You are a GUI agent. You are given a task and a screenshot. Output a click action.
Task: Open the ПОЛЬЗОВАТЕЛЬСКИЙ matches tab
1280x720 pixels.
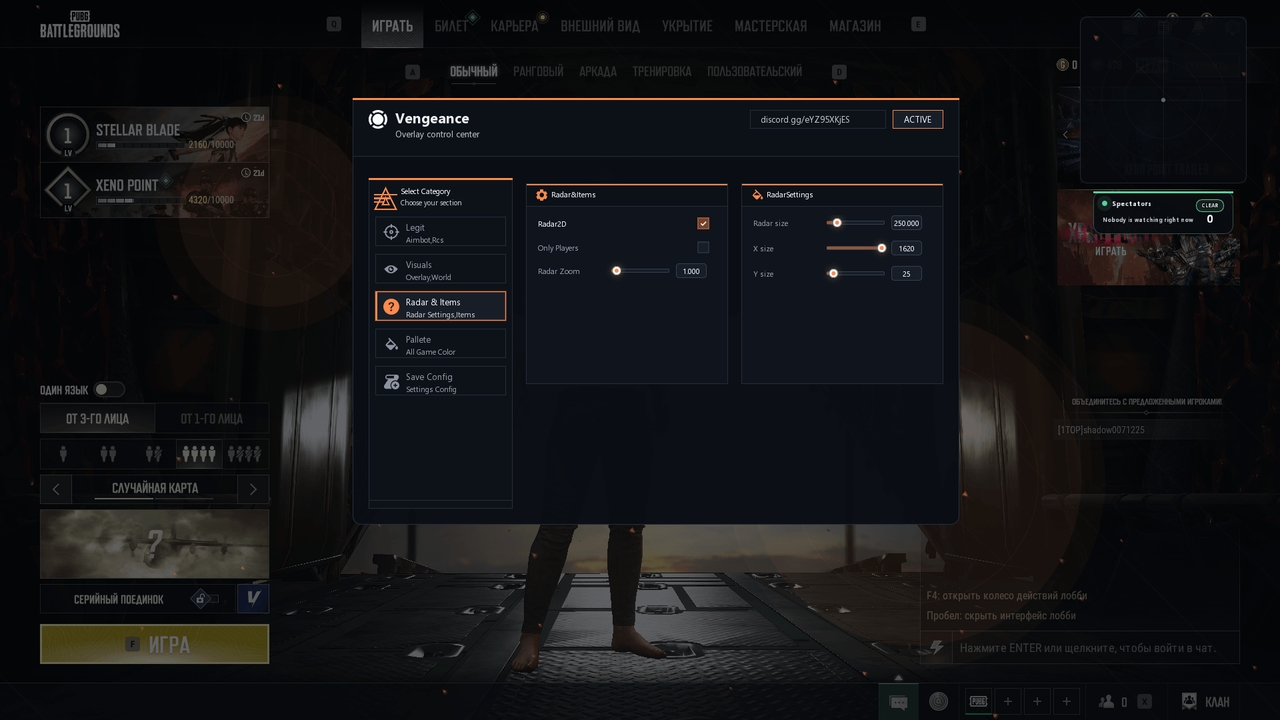(x=754, y=71)
